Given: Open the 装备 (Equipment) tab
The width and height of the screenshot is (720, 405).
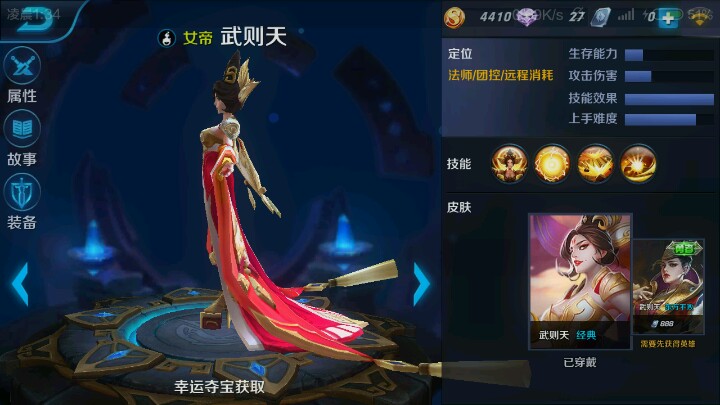Looking at the screenshot, I should pos(22,200).
